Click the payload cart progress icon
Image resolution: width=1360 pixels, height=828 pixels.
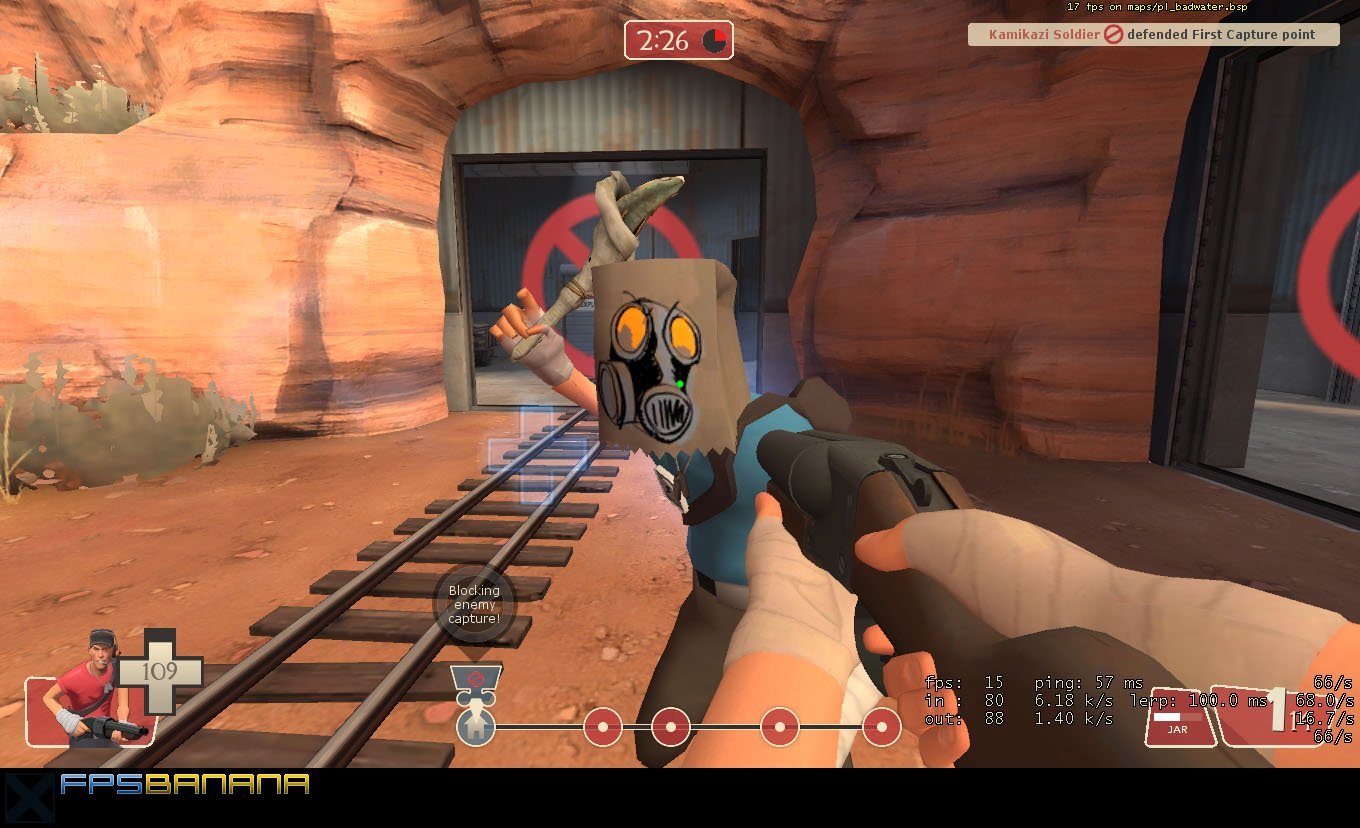[x=476, y=680]
